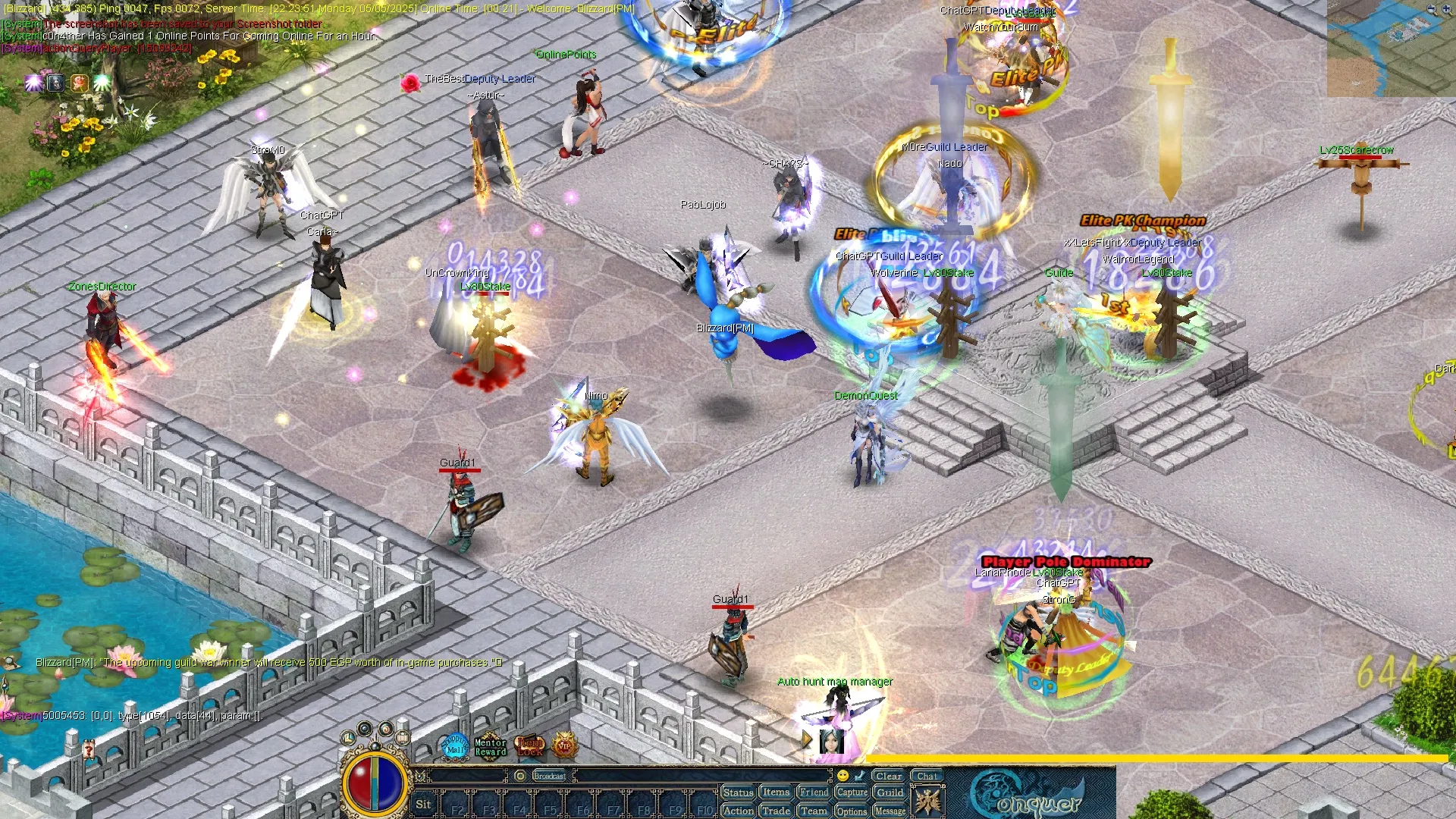This screenshot has height=819, width=1456.
Task: Open the Team panel
Action: pyautogui.click(x=814, y=811)
